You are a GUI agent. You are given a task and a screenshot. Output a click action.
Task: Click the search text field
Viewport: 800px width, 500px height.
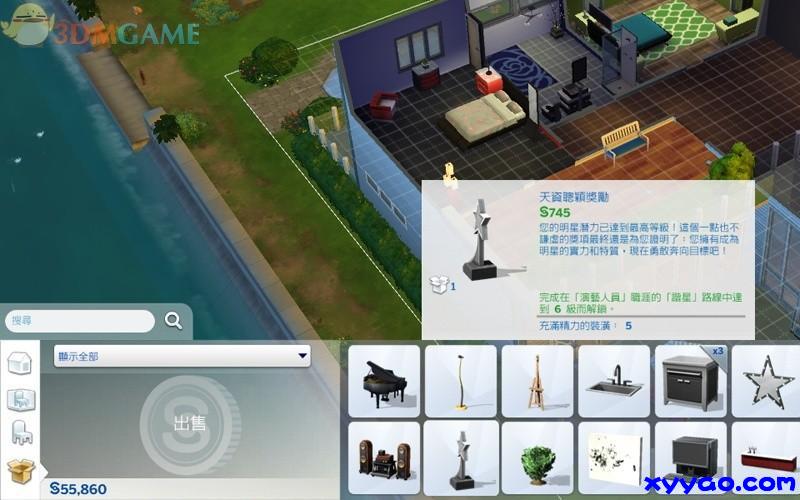point(80,321)
